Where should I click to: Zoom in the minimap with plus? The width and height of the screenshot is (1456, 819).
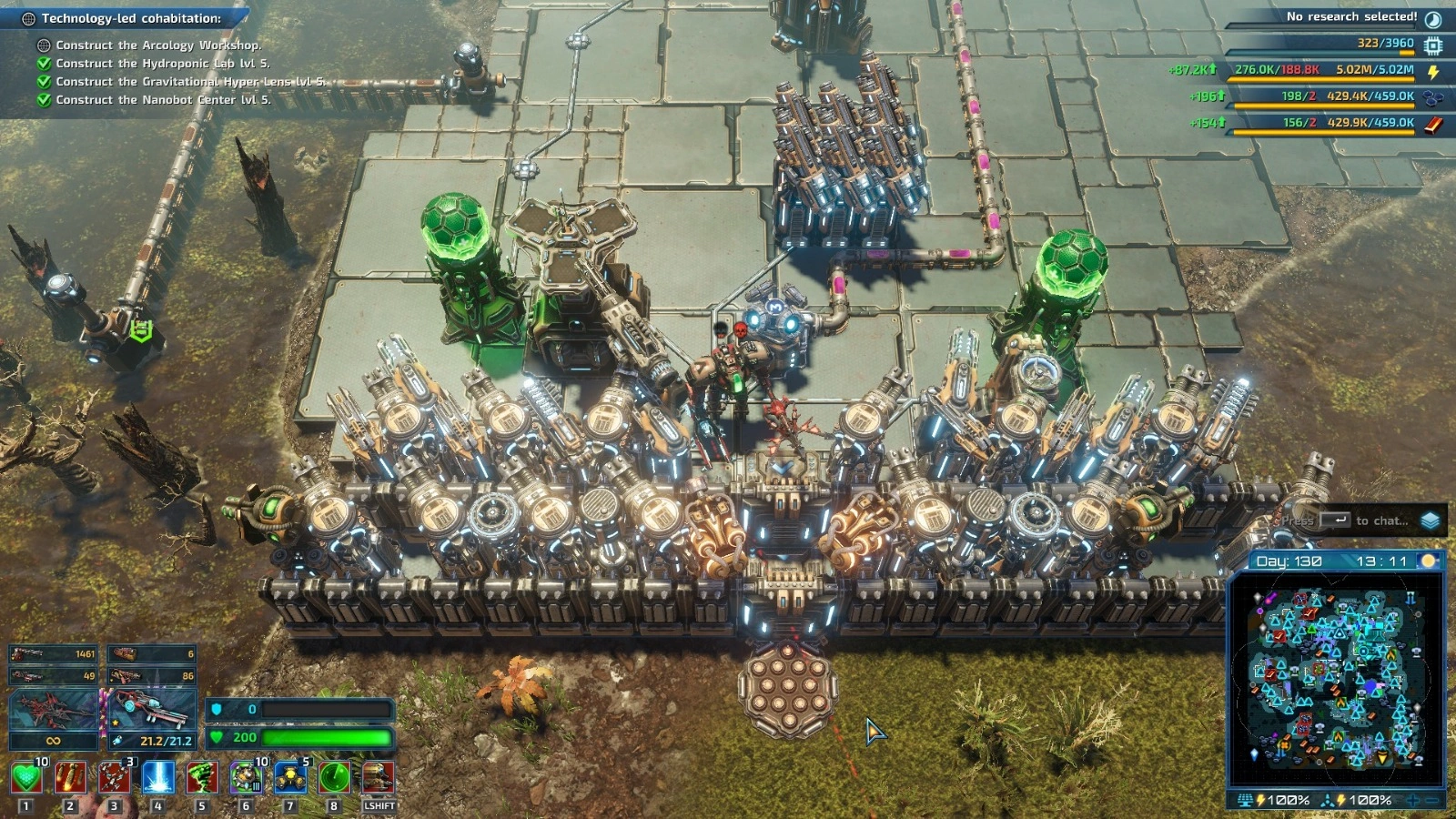(1413, 801)
